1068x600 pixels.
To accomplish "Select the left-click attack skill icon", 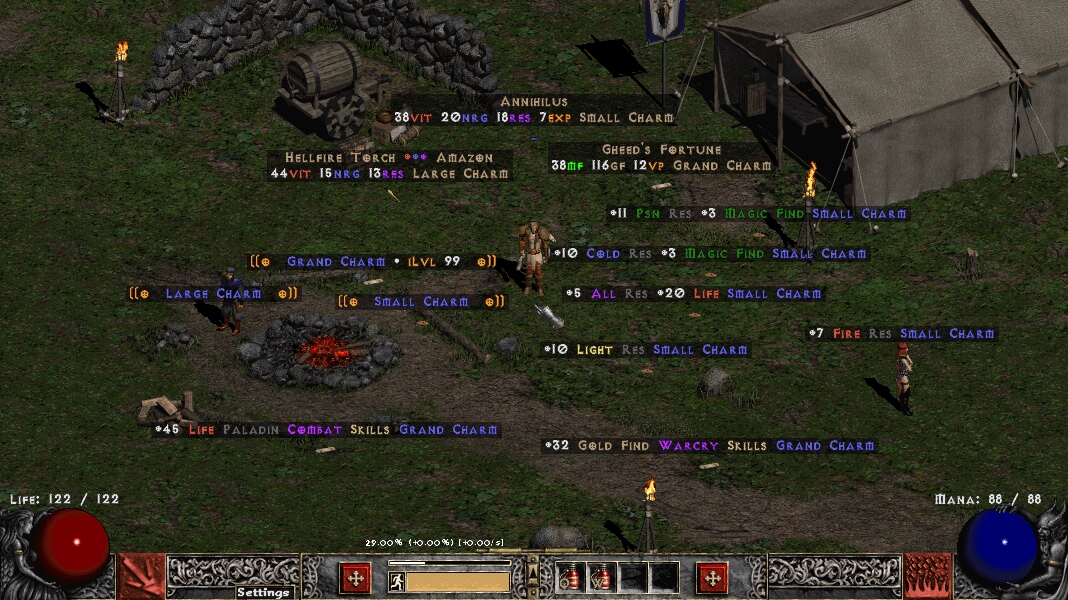I will (141, 576).
